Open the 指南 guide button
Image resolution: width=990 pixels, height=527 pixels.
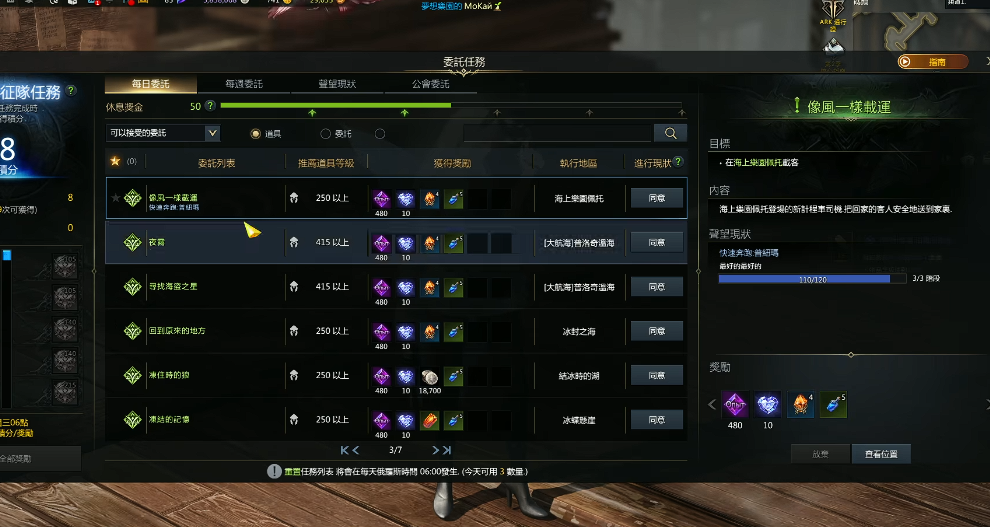click(933, 61)
